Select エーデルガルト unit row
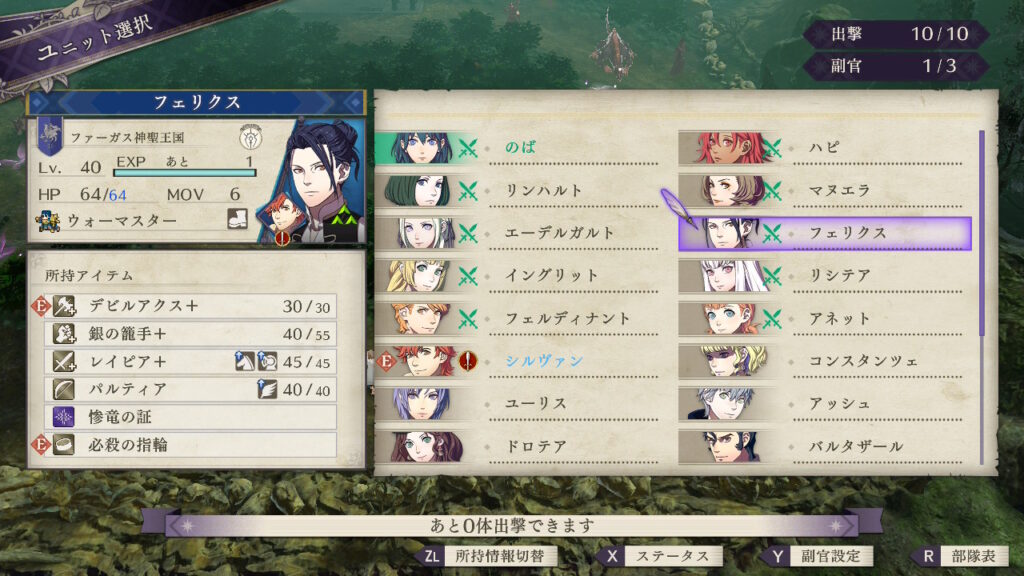This screenshot has width=1024, height=576. tap(520, 233)
